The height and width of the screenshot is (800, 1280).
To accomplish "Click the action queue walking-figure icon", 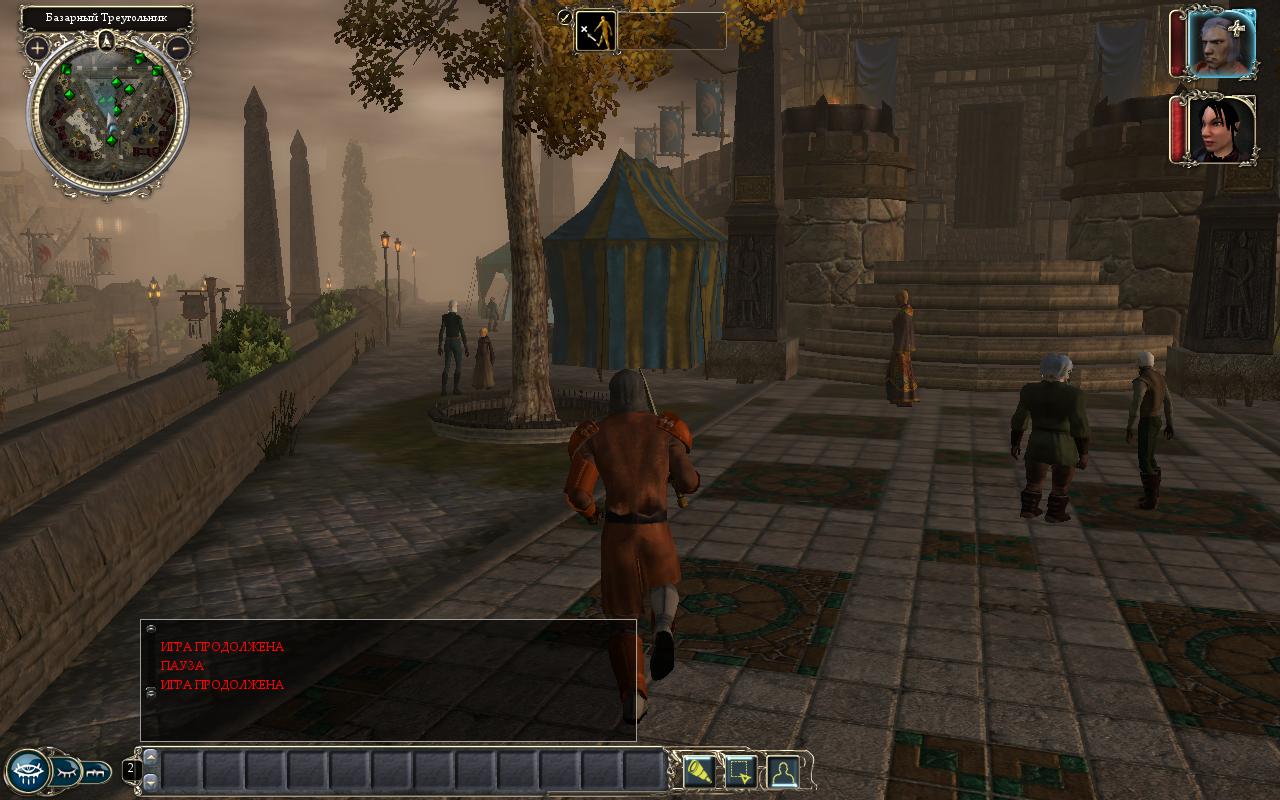I will pos(596,31).
